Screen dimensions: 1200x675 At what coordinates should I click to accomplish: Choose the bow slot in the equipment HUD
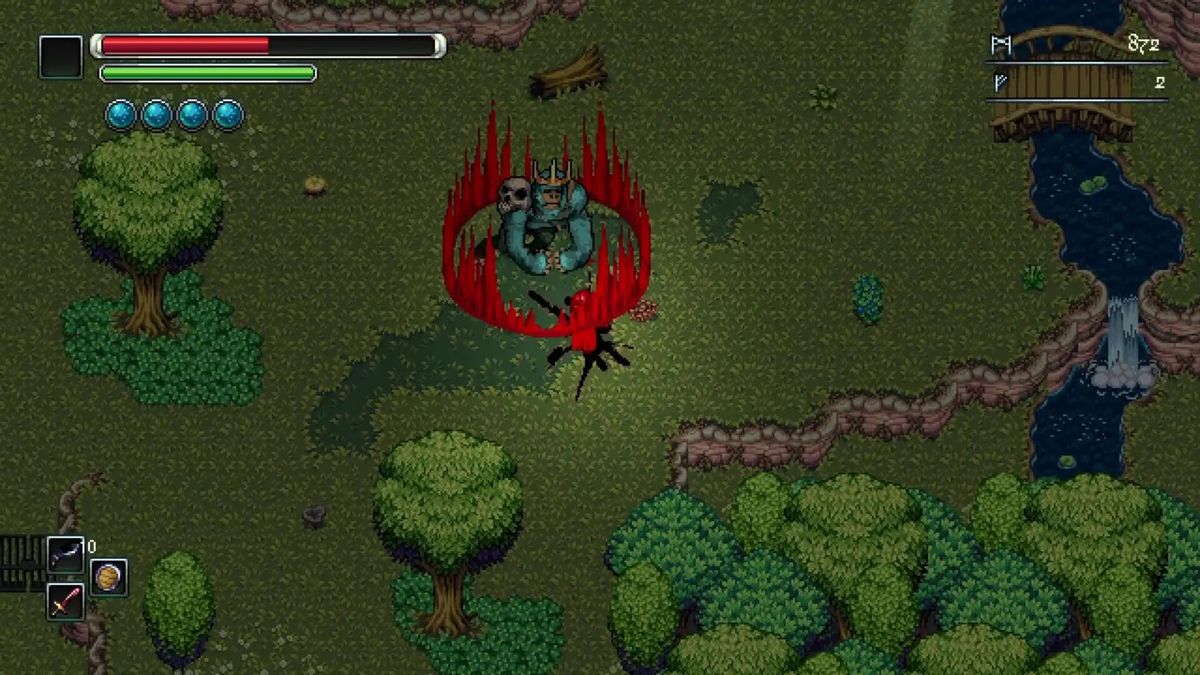point(65,554)
